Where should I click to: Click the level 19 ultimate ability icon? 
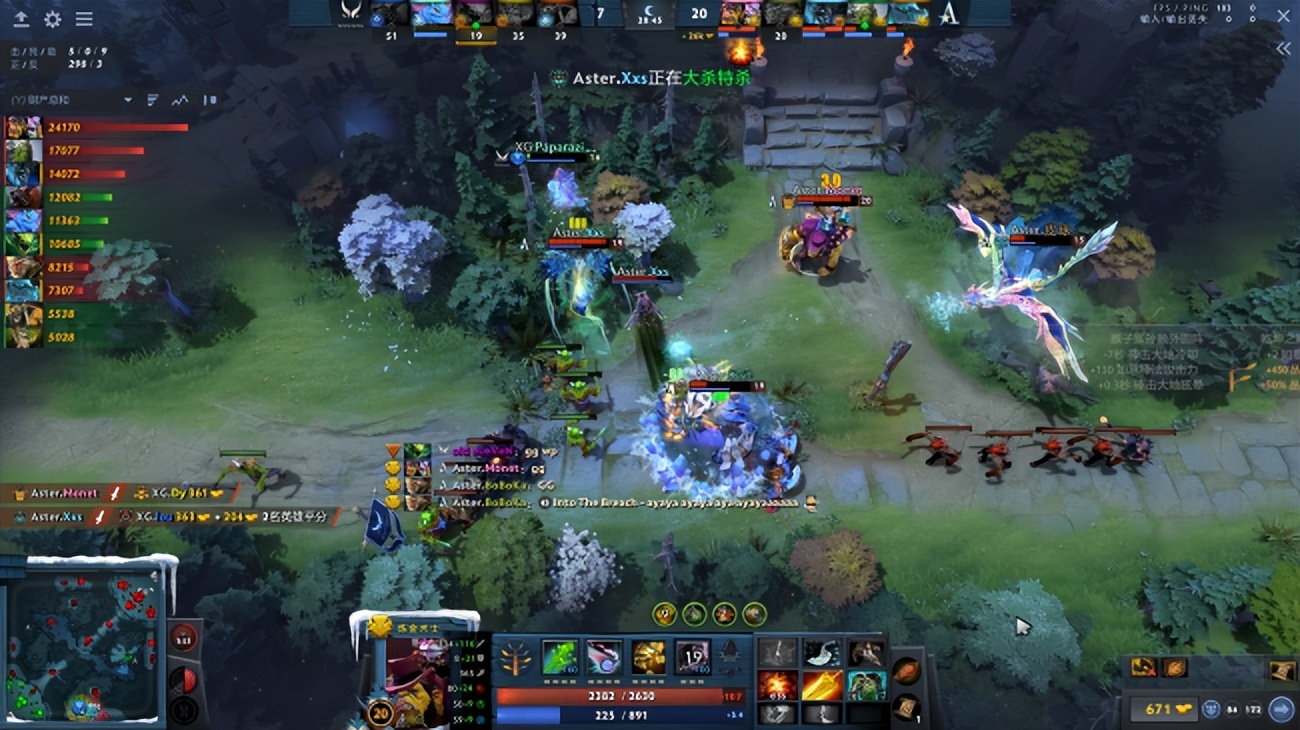click(692, 657)
